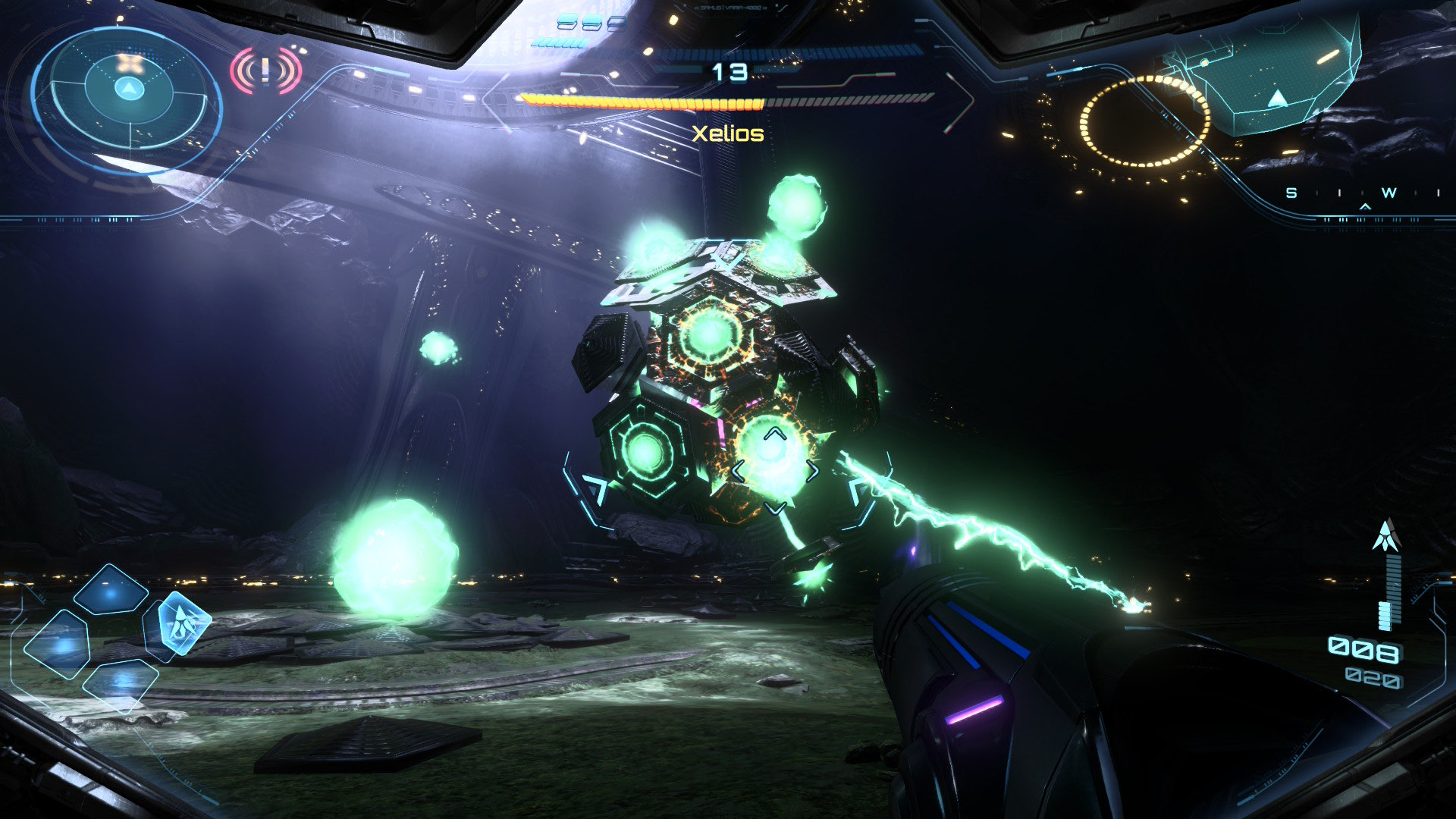Click the yellow dotted ring indicator

pyautogui.click(x=1144, y=121)
